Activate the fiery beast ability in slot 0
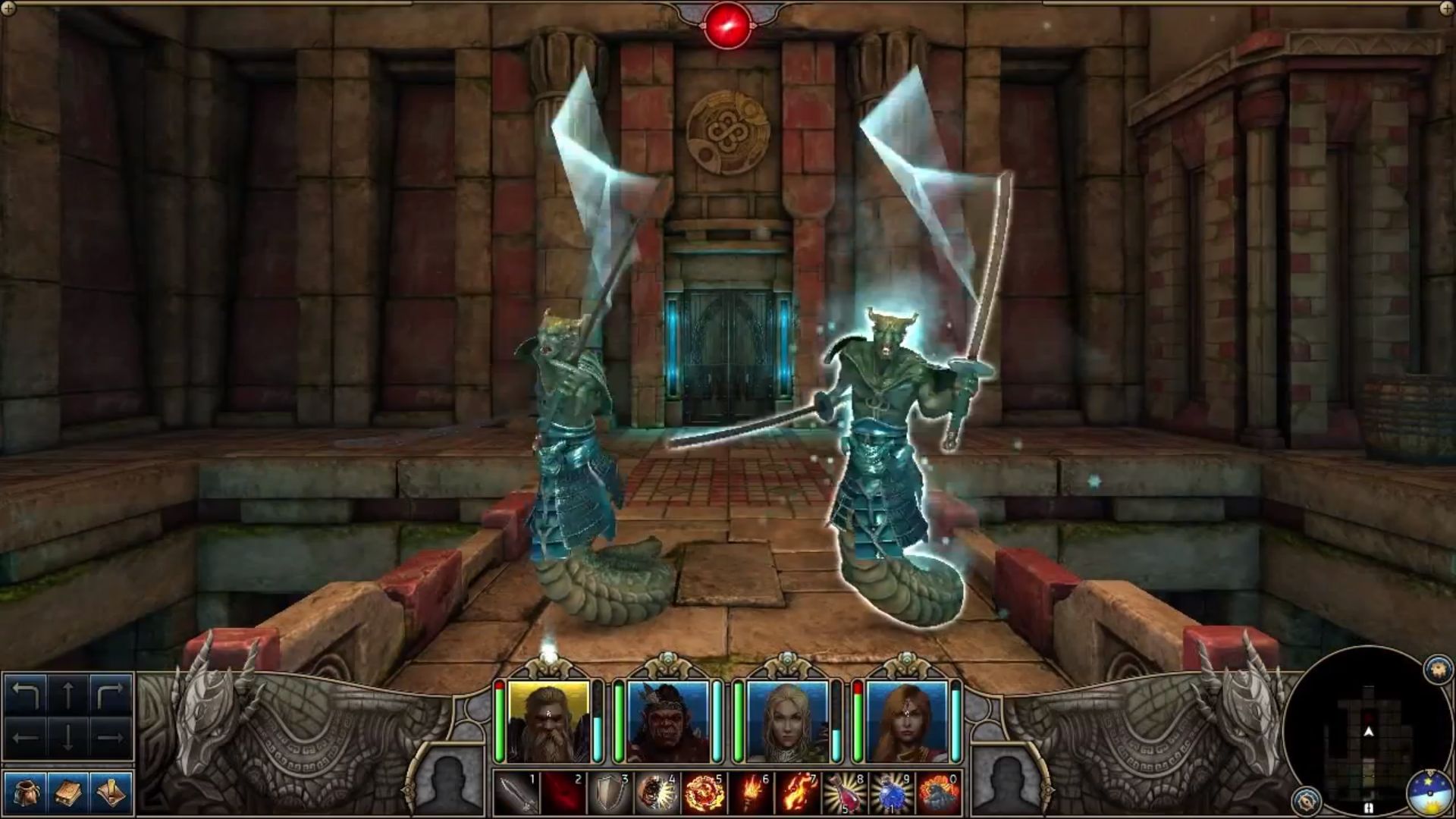This screenshot has width=1456, height=819. click(x=939, y=793)
